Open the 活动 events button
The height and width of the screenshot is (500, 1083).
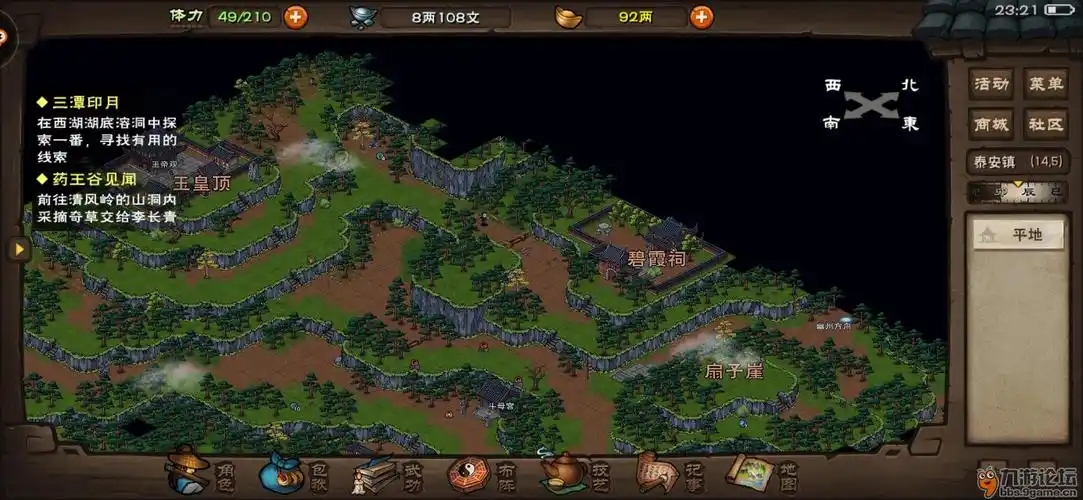(991, 84)
